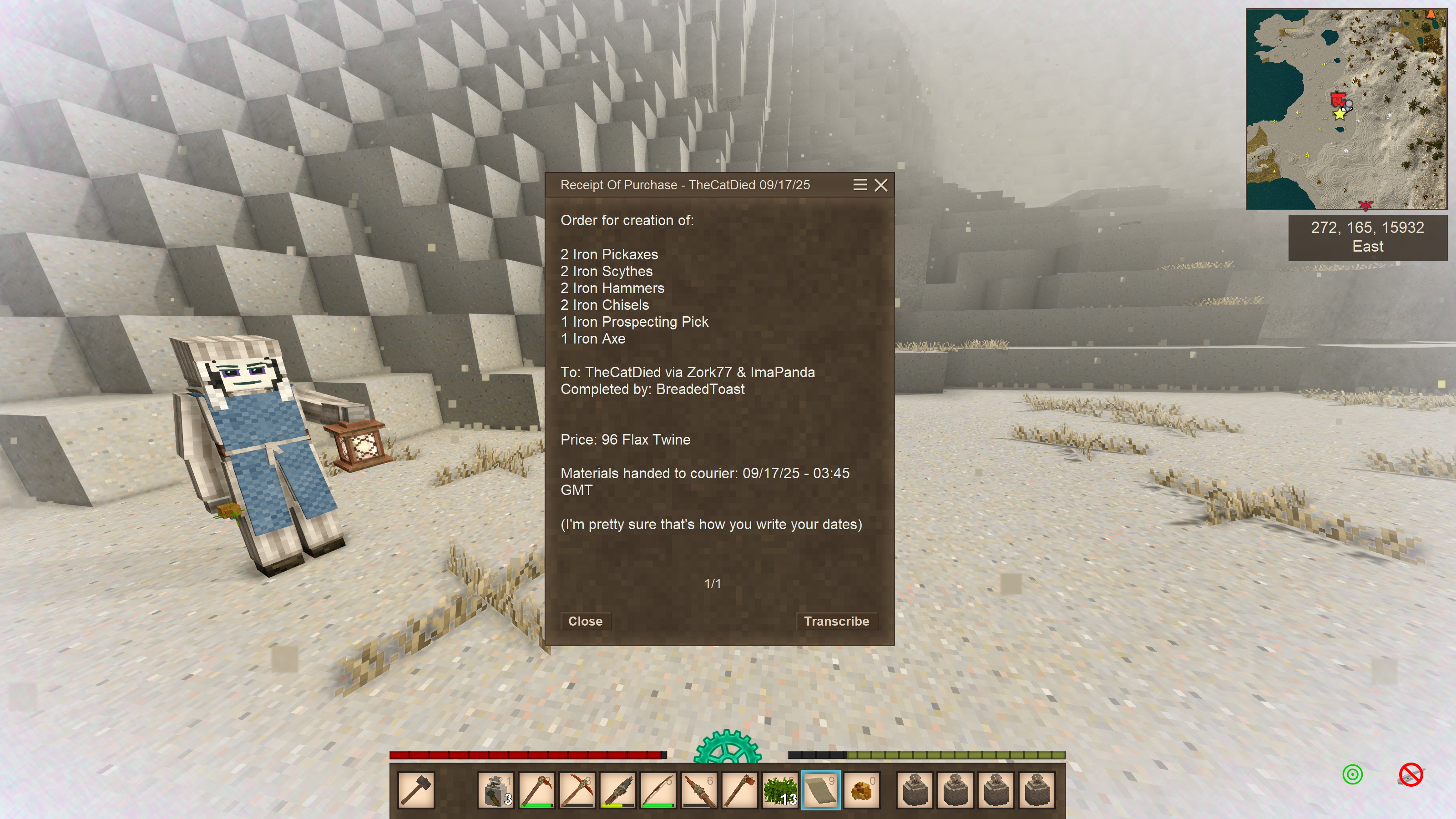Image resolution: width=1456 pixels, height=819 pixels.
Task: Open the minimap
Action: point(1346,109)
